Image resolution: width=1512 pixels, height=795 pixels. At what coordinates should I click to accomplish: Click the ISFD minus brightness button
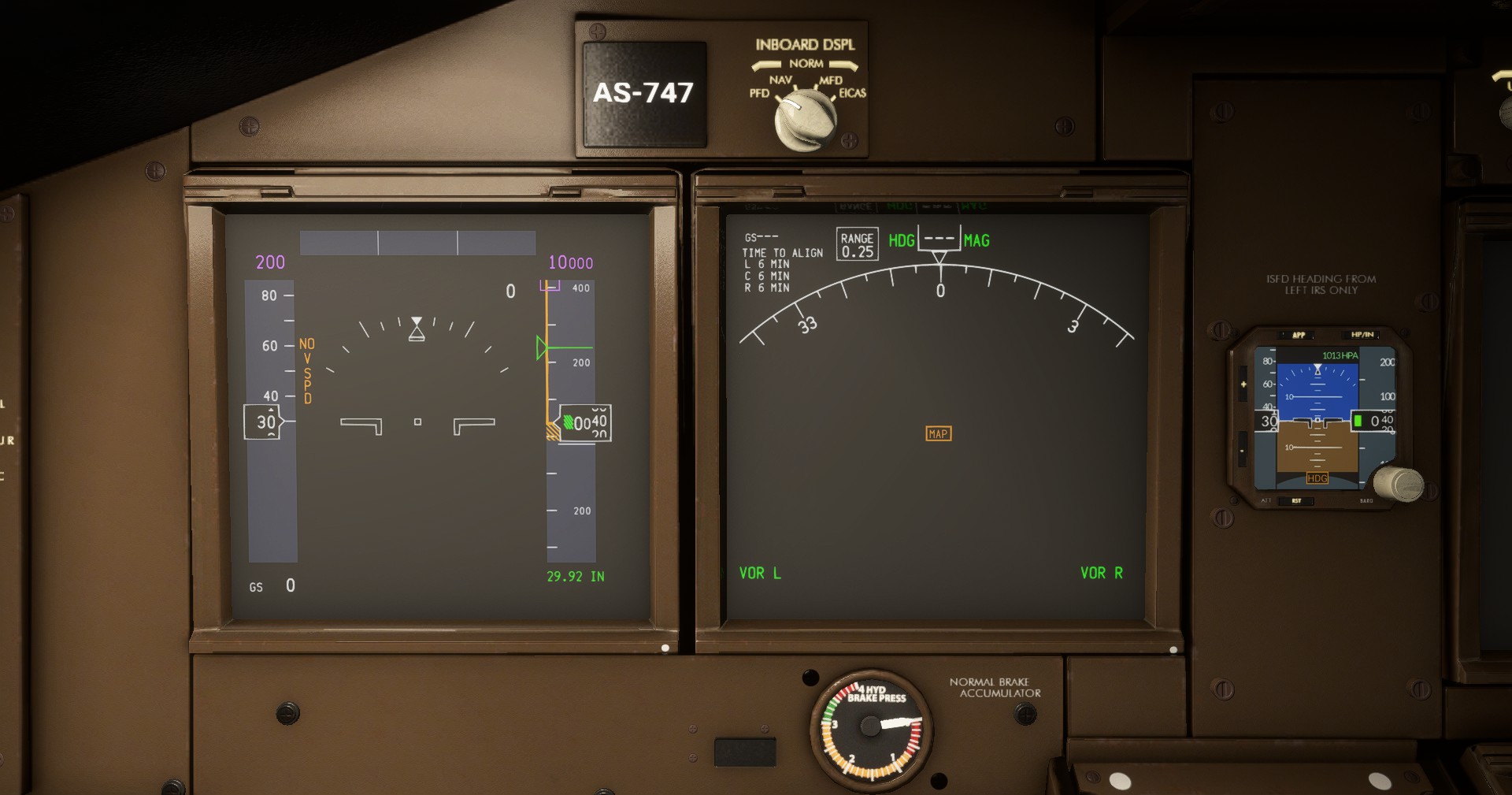point(1243,451)
